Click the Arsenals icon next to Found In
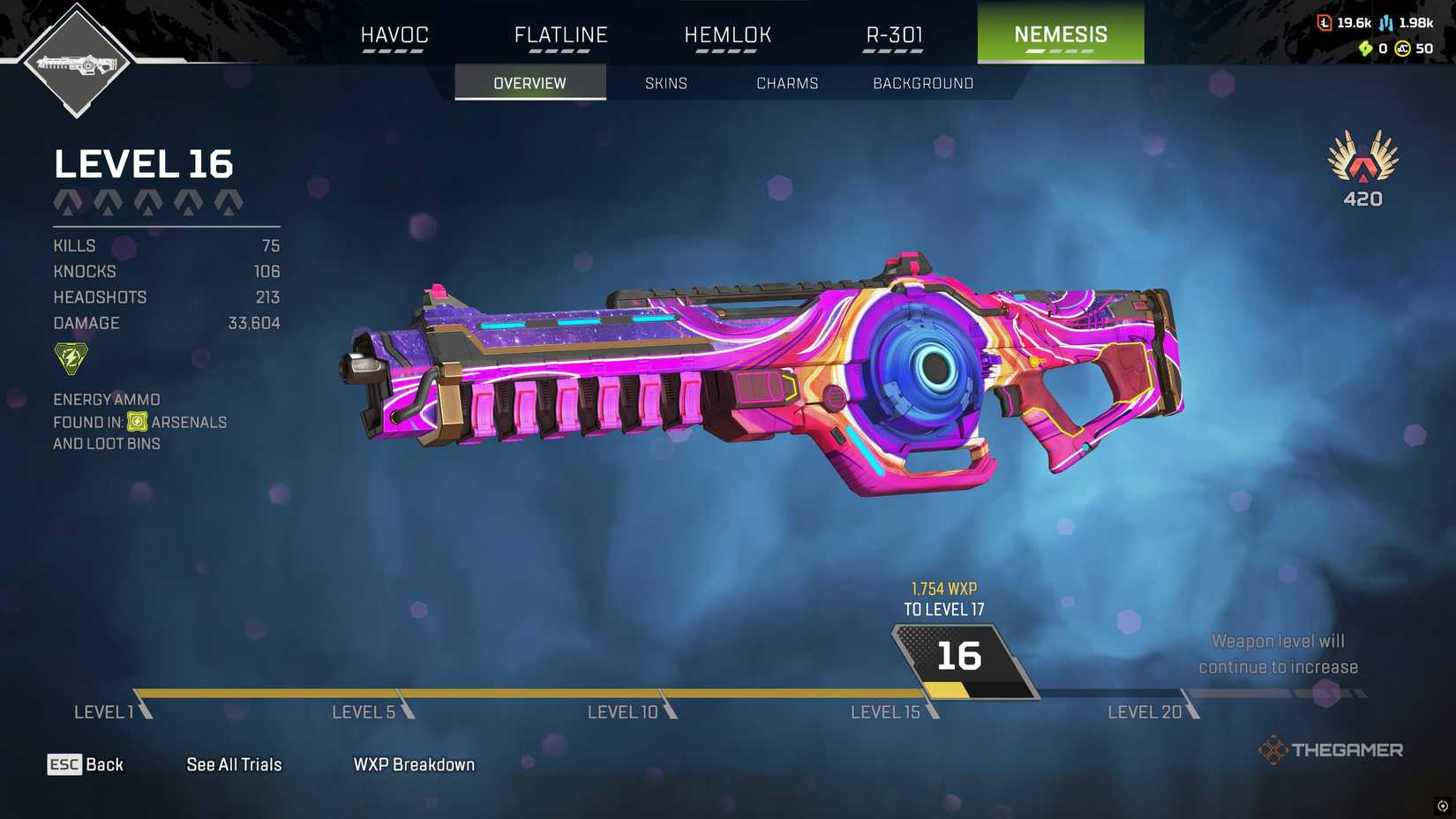1456x819 pixels. [138, 422]
